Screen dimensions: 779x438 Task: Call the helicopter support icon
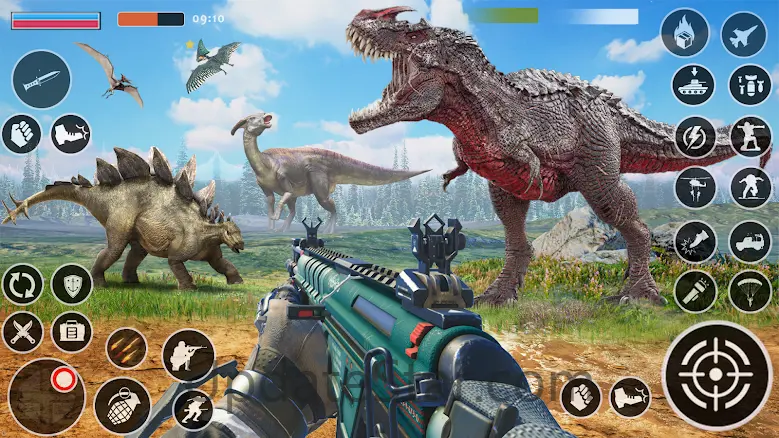point(695,187)
